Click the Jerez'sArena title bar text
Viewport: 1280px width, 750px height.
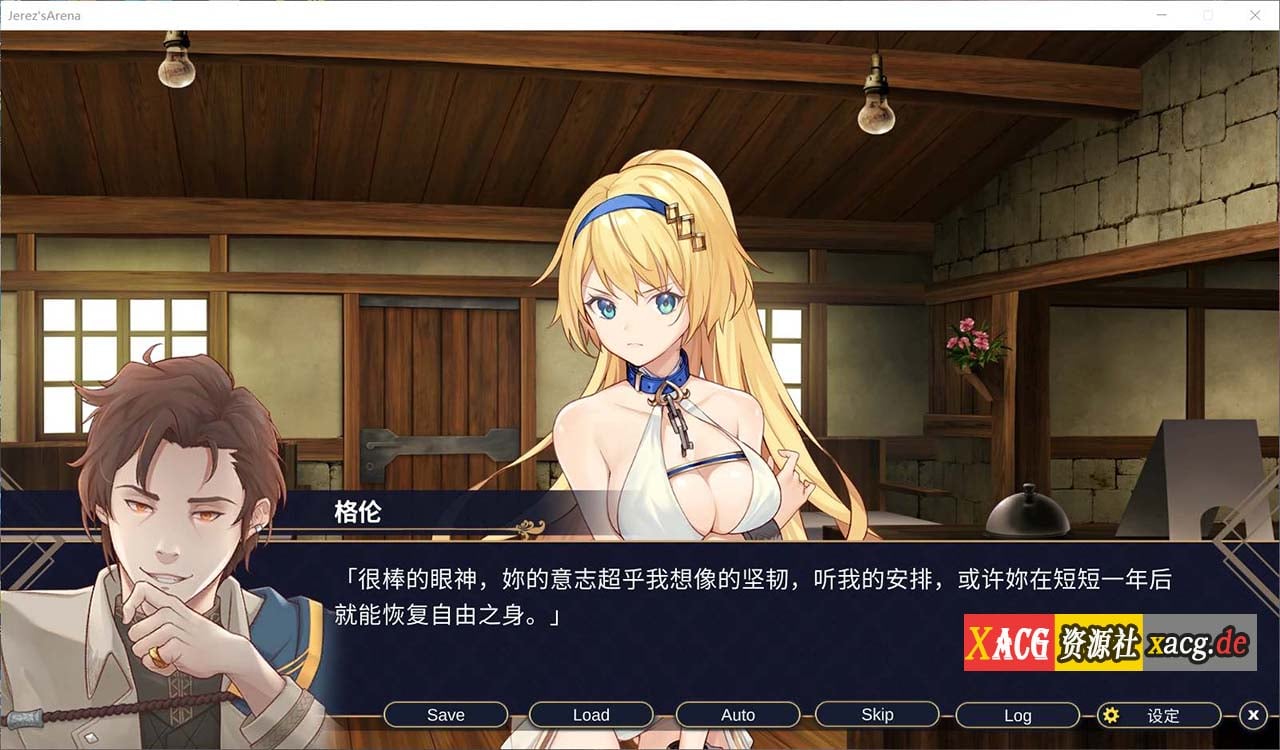47,15
